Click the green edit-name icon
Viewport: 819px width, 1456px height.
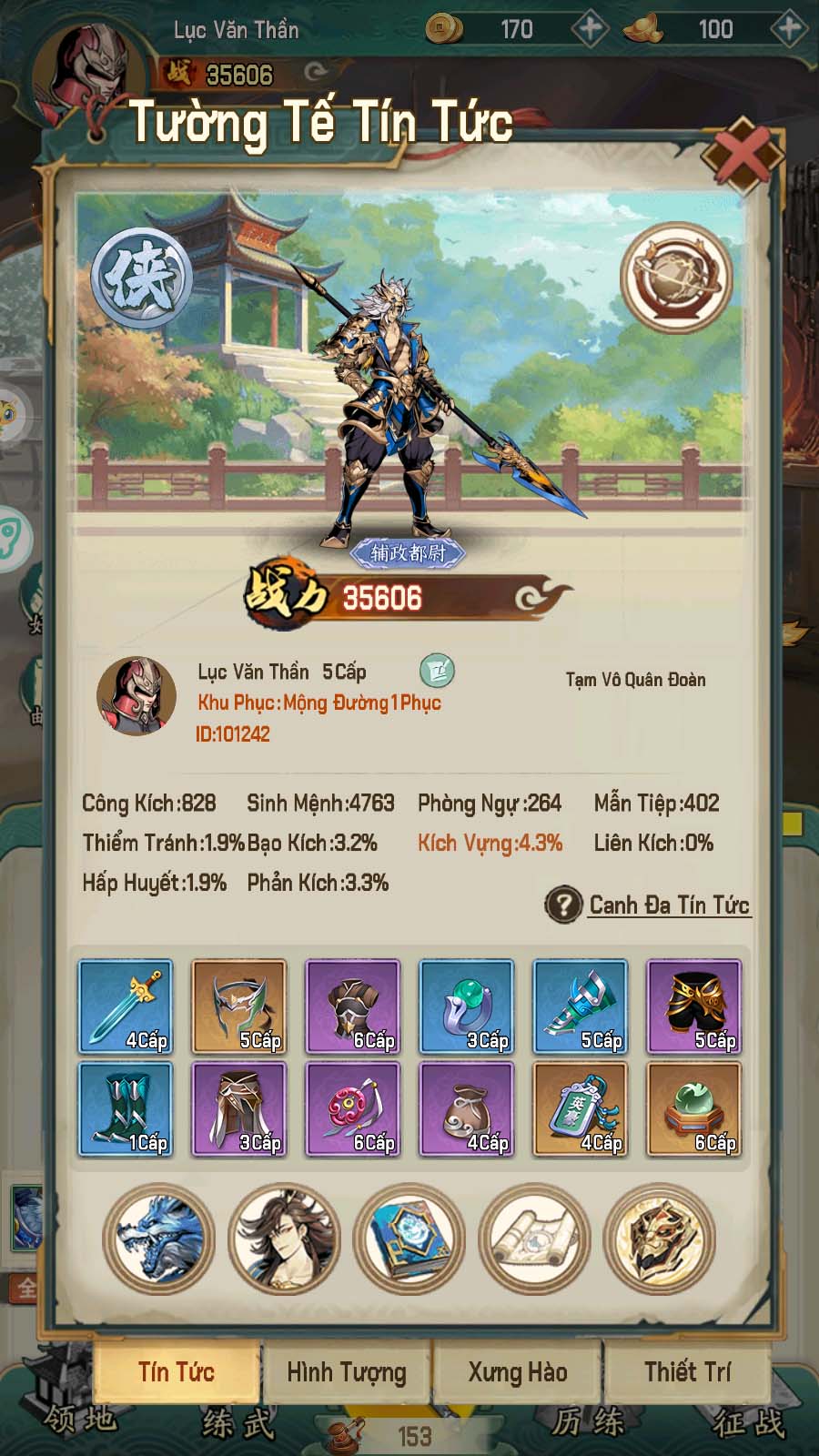point(437,671)
